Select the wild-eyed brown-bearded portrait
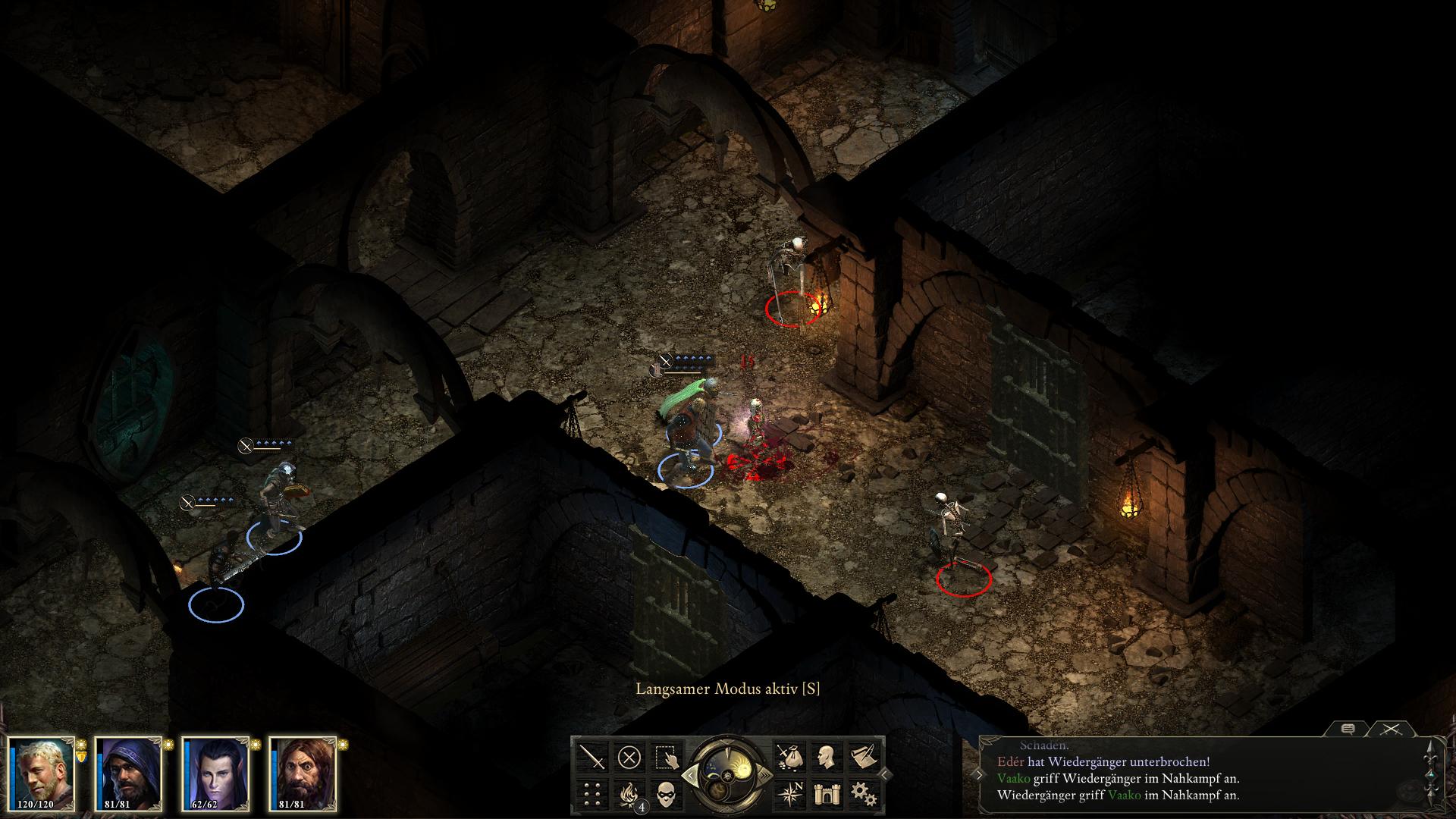 [302, 773]
